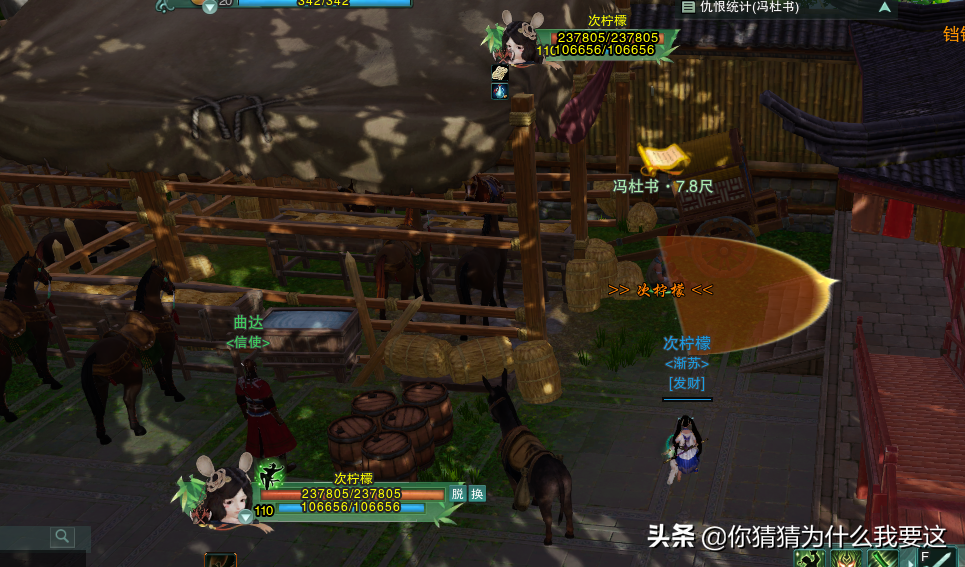
Task: Click the chat search magnifier button
Action: click(x=63, y=537)
